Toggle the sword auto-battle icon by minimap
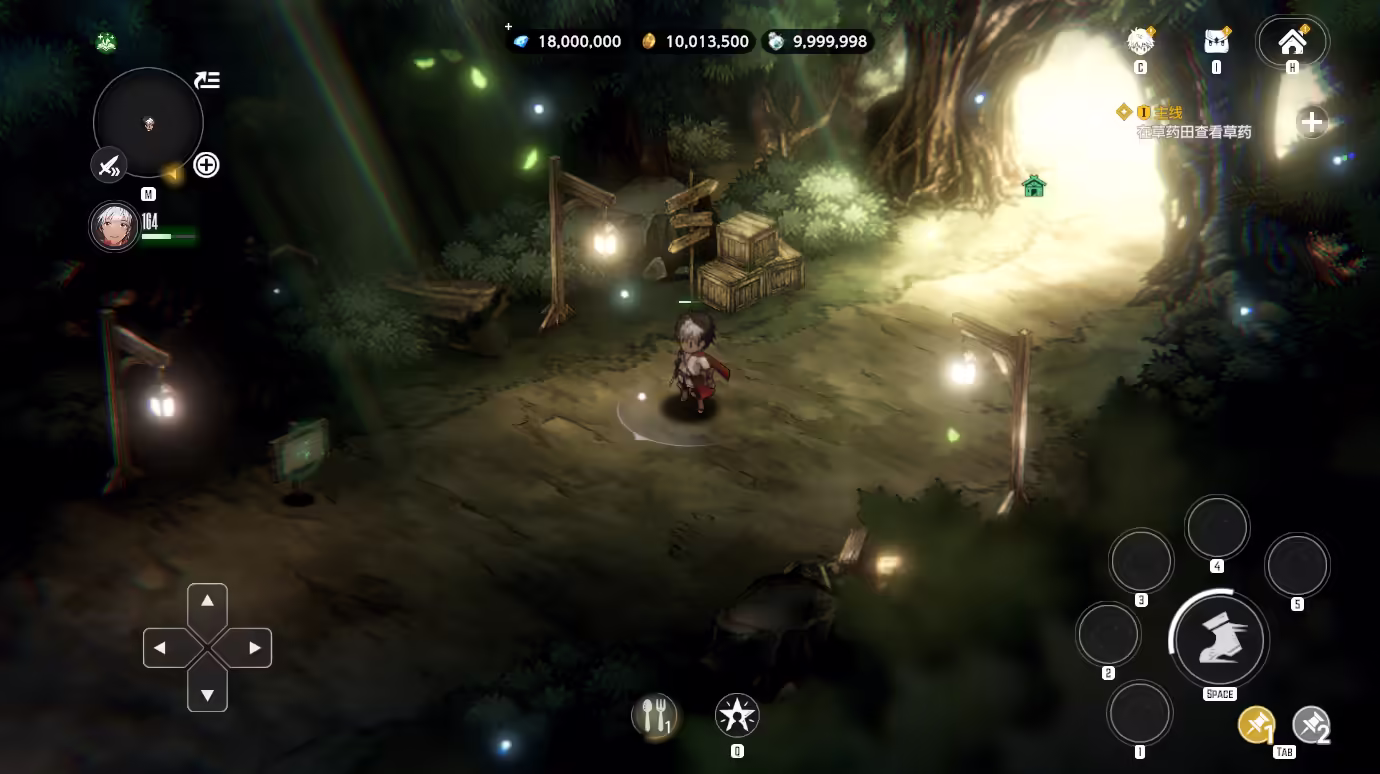The height and width of the screenshot is (774, 1380). click(x=109, y=164)
